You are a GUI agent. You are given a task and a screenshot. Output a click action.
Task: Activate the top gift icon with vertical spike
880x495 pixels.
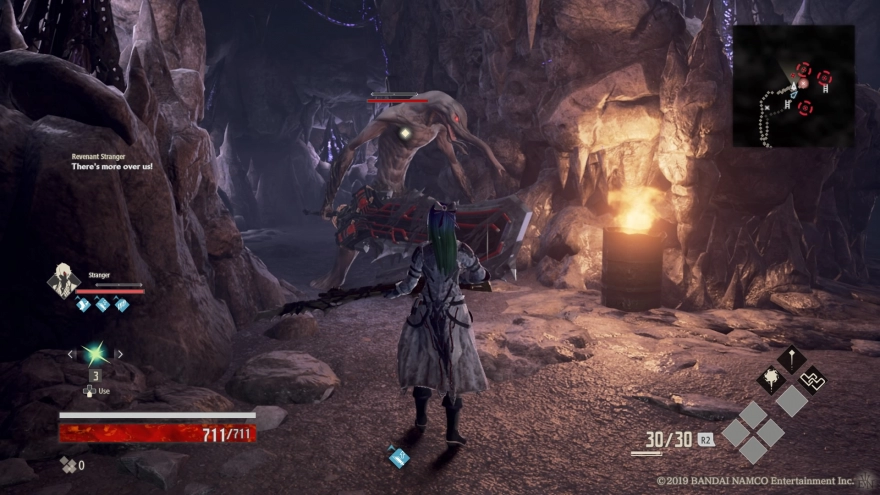(791, 358)
